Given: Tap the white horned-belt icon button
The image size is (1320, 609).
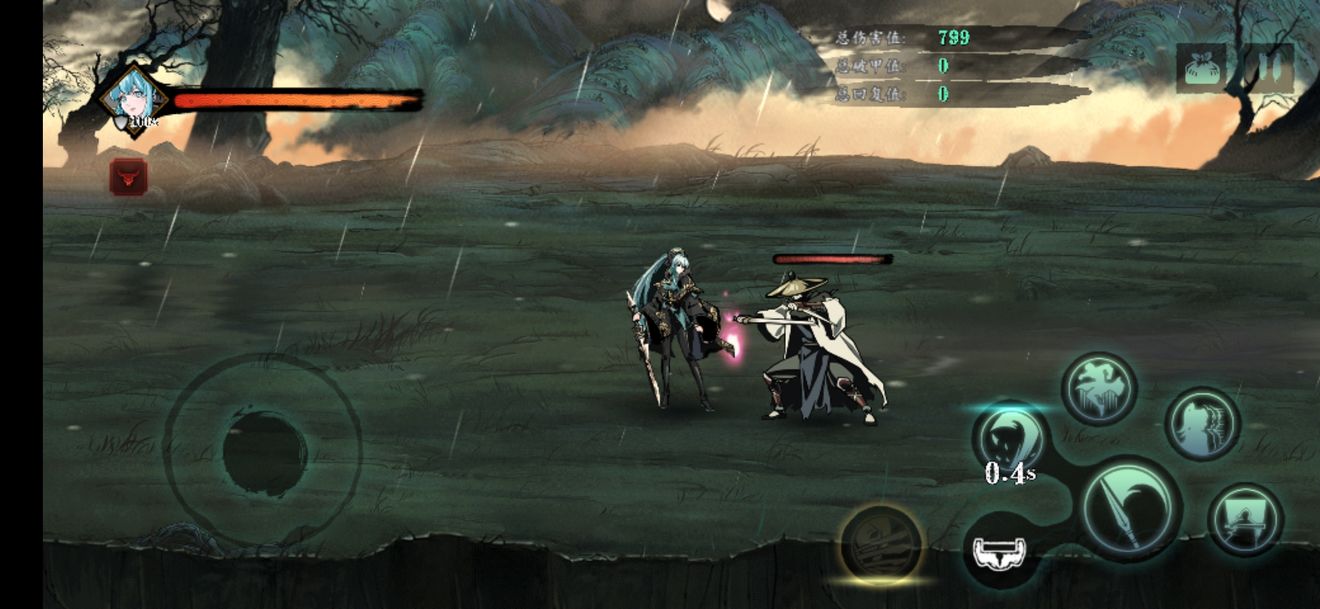Looking at the screenshot, I should [1001, 550].
